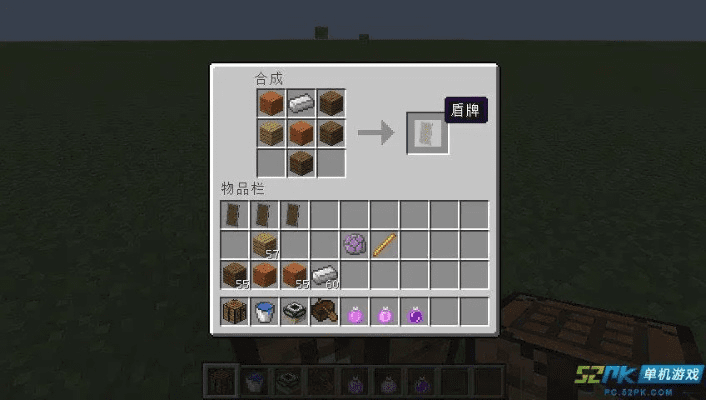The height and width of the screenshot is (400, 706).
Task: Take the crafted shield from the output slot
Action: pyautogui.click(x=427, y=132)
